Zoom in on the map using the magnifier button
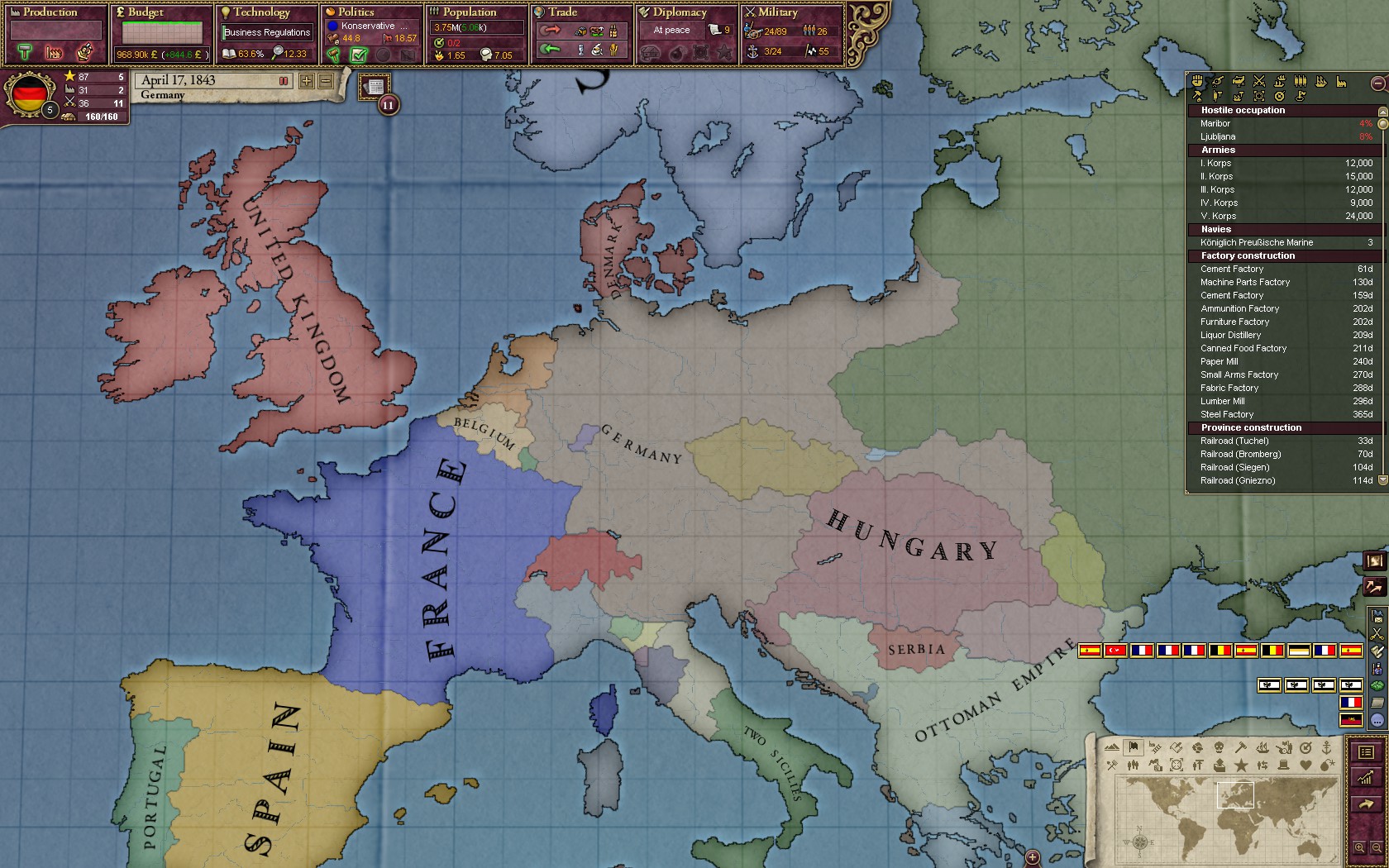 tap(1360, 847)
